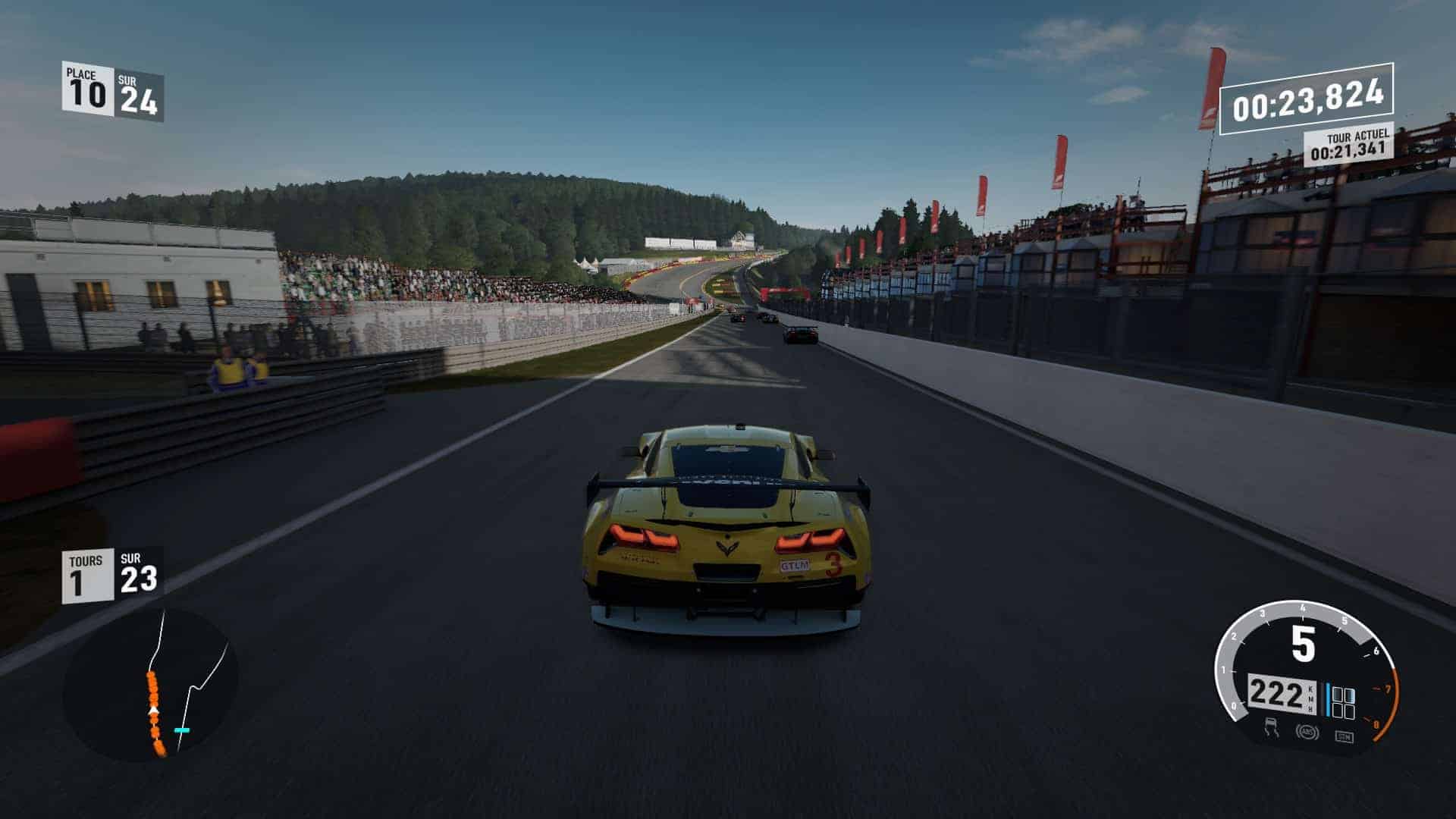Click the circular track minimap
This screenshot has height=819, width=1456.
151,685
